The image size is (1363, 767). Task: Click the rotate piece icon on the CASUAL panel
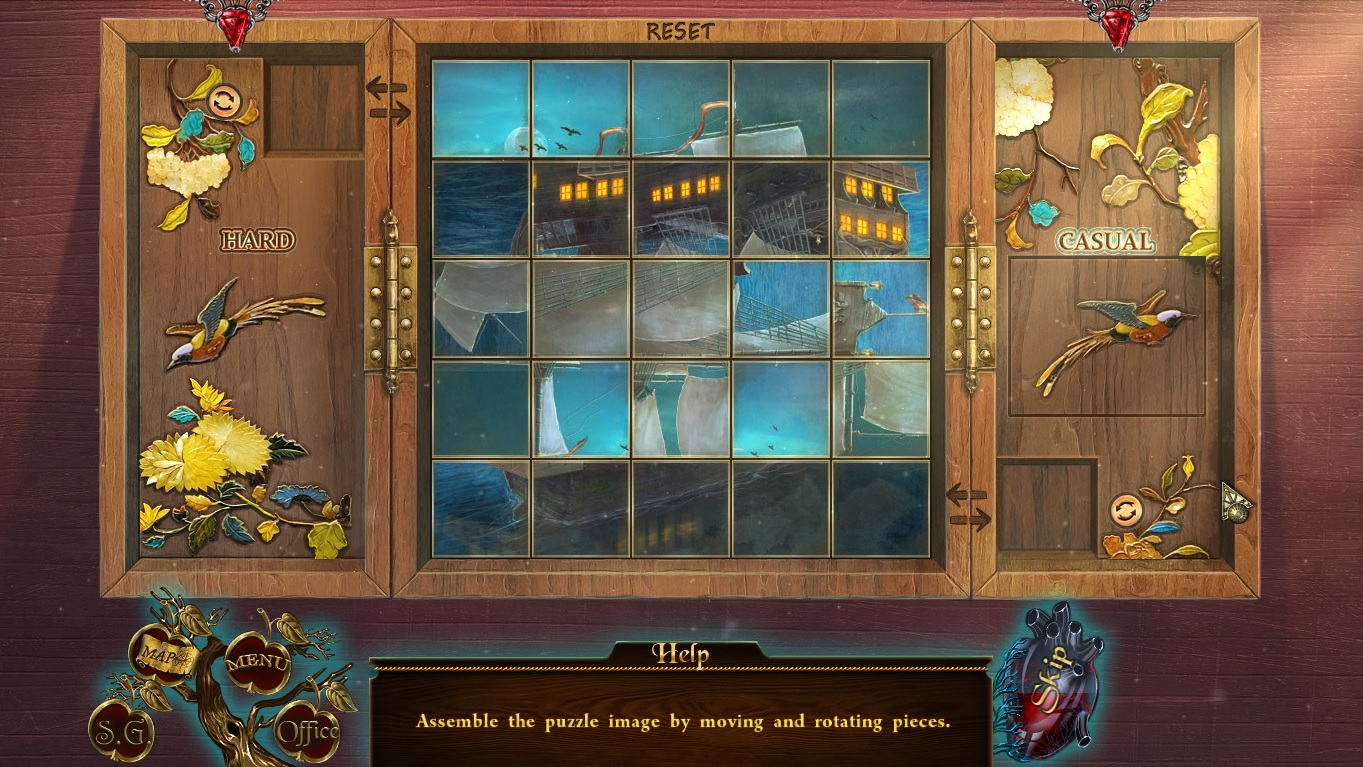pos(1124,511)
